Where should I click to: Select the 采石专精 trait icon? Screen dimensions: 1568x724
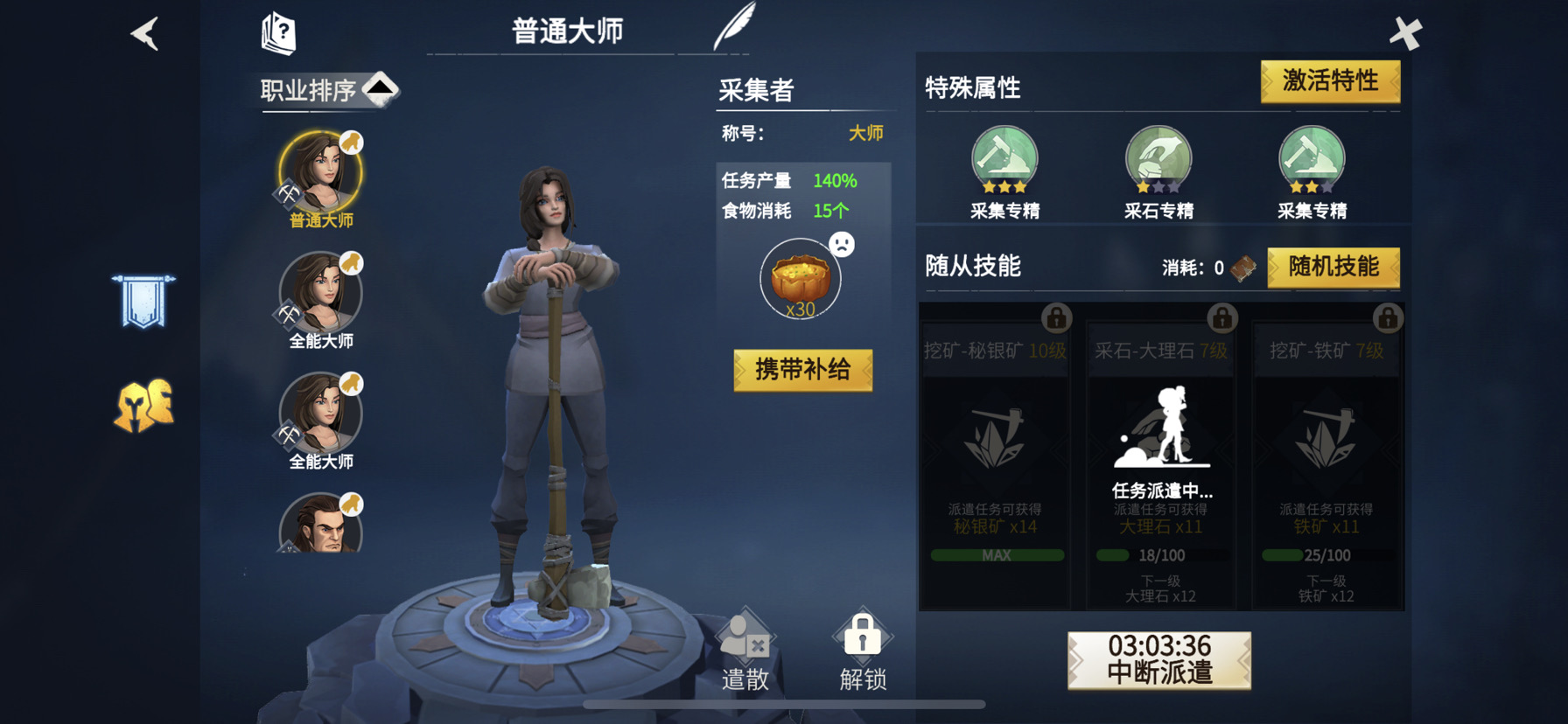[x=1158, y=158]
